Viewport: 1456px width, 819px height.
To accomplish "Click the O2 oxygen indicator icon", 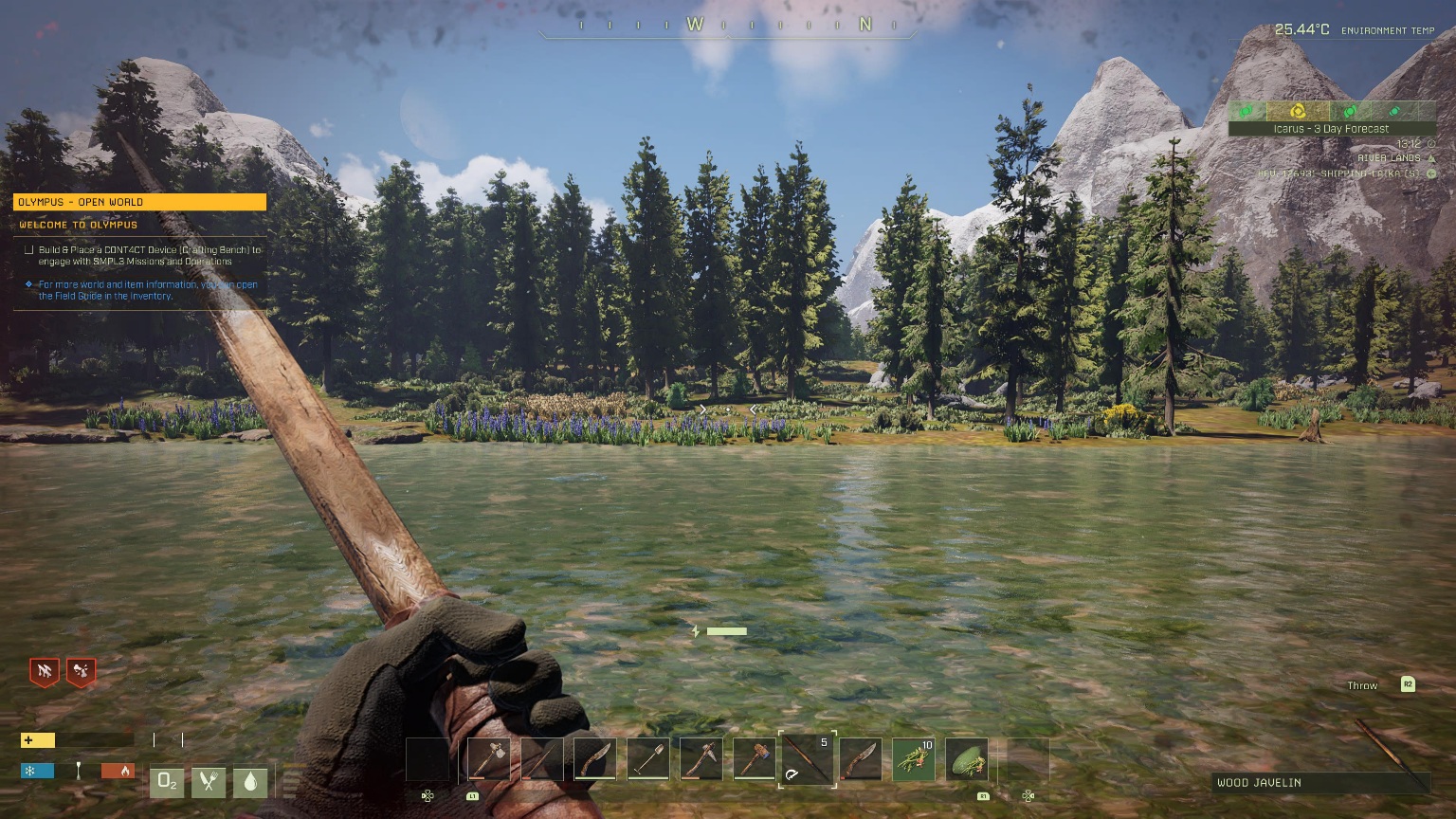I will click(x=167, y=781).
